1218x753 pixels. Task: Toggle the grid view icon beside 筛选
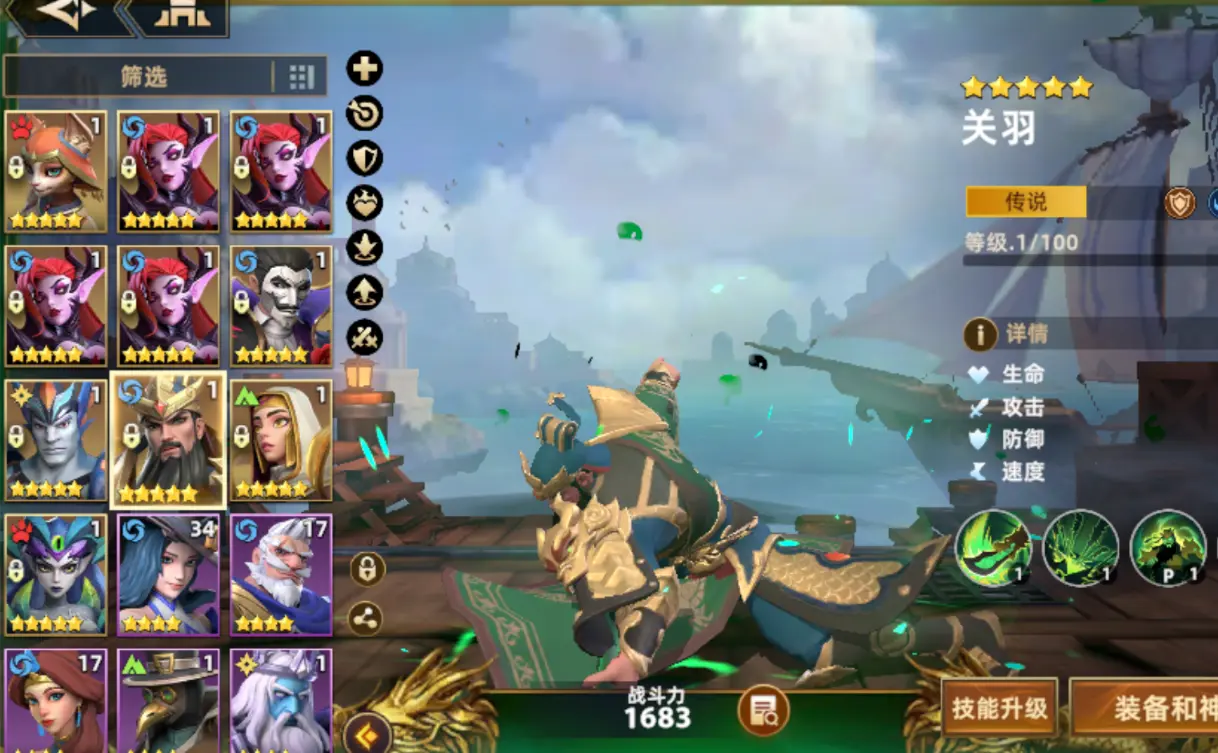301,77
